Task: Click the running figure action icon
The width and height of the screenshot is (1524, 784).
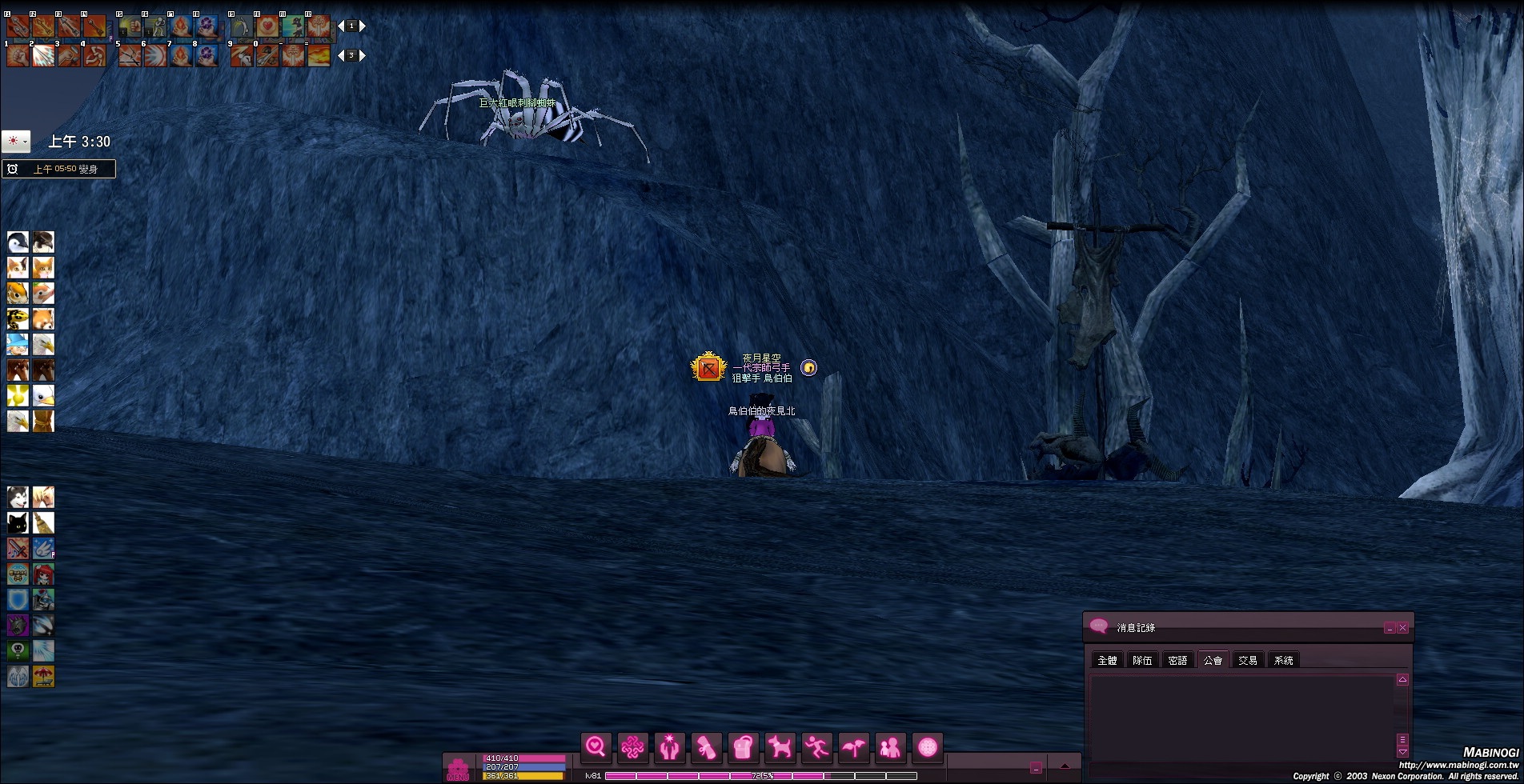Action: 816,747
